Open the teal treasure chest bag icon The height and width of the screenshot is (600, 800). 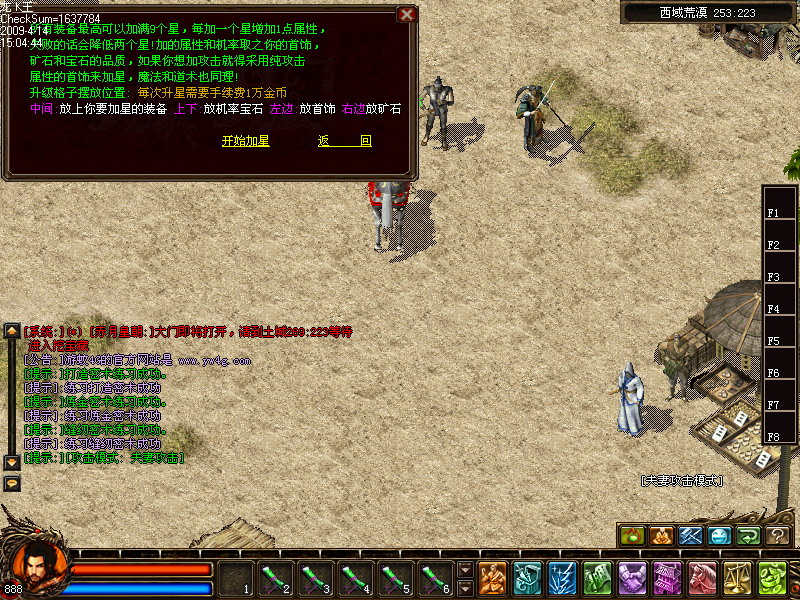tap(527, 578)
